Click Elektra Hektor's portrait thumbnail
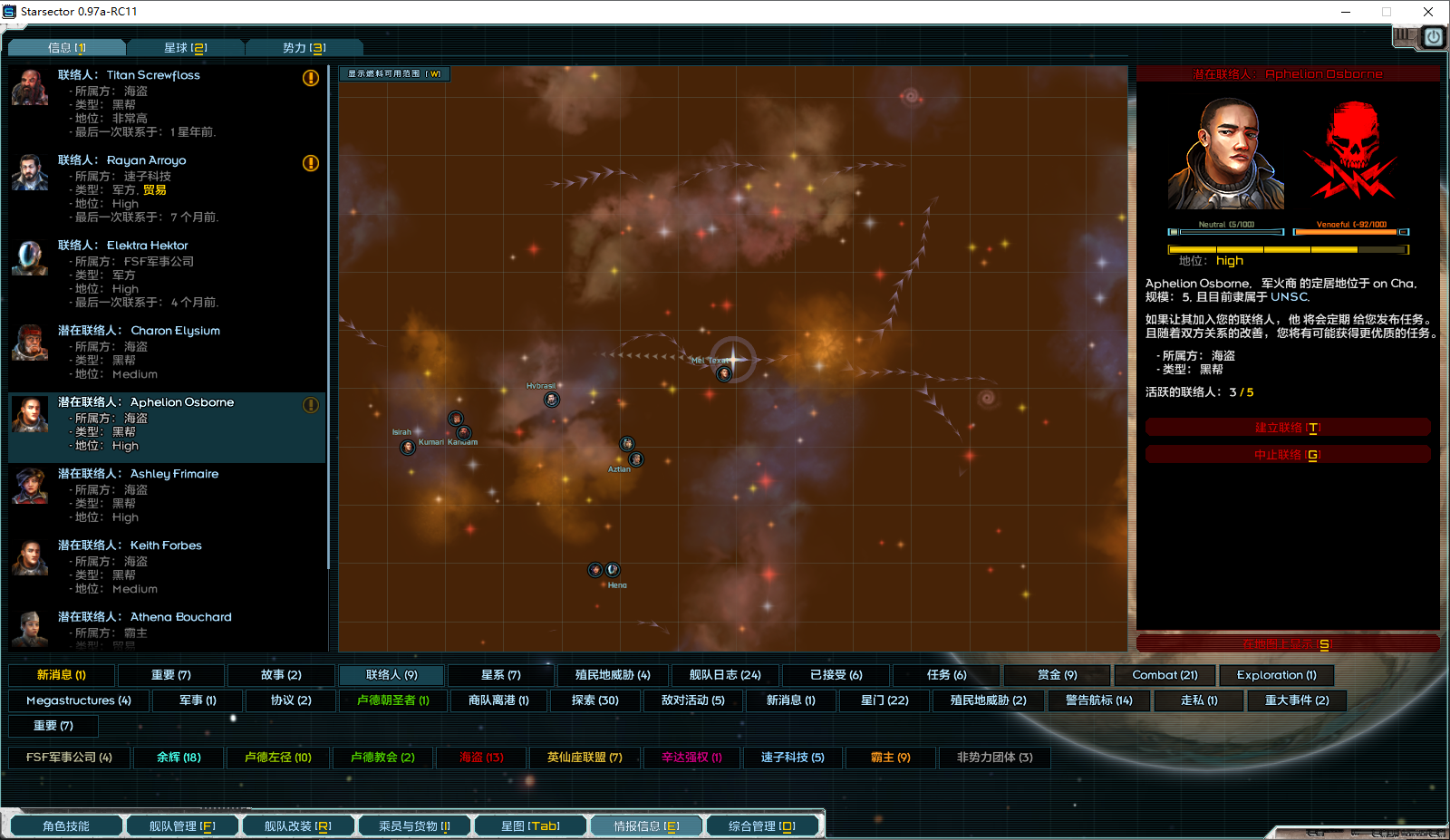This screenshot has height=840, width=1450. click(30, 259)
